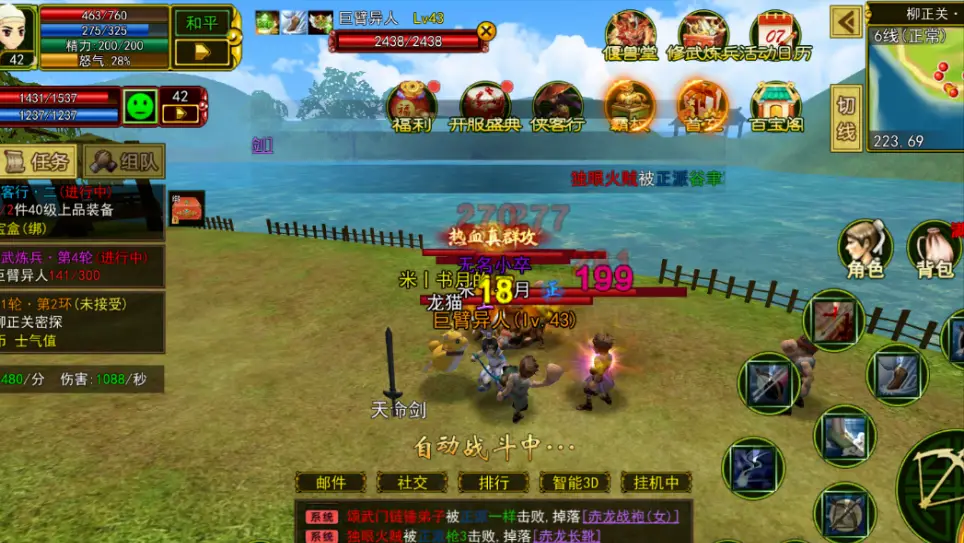The width and height of the screenshot is (964, 543).
Task: Toggle the 挂机中 auto-battle button
Action: [x=656, y=482]
